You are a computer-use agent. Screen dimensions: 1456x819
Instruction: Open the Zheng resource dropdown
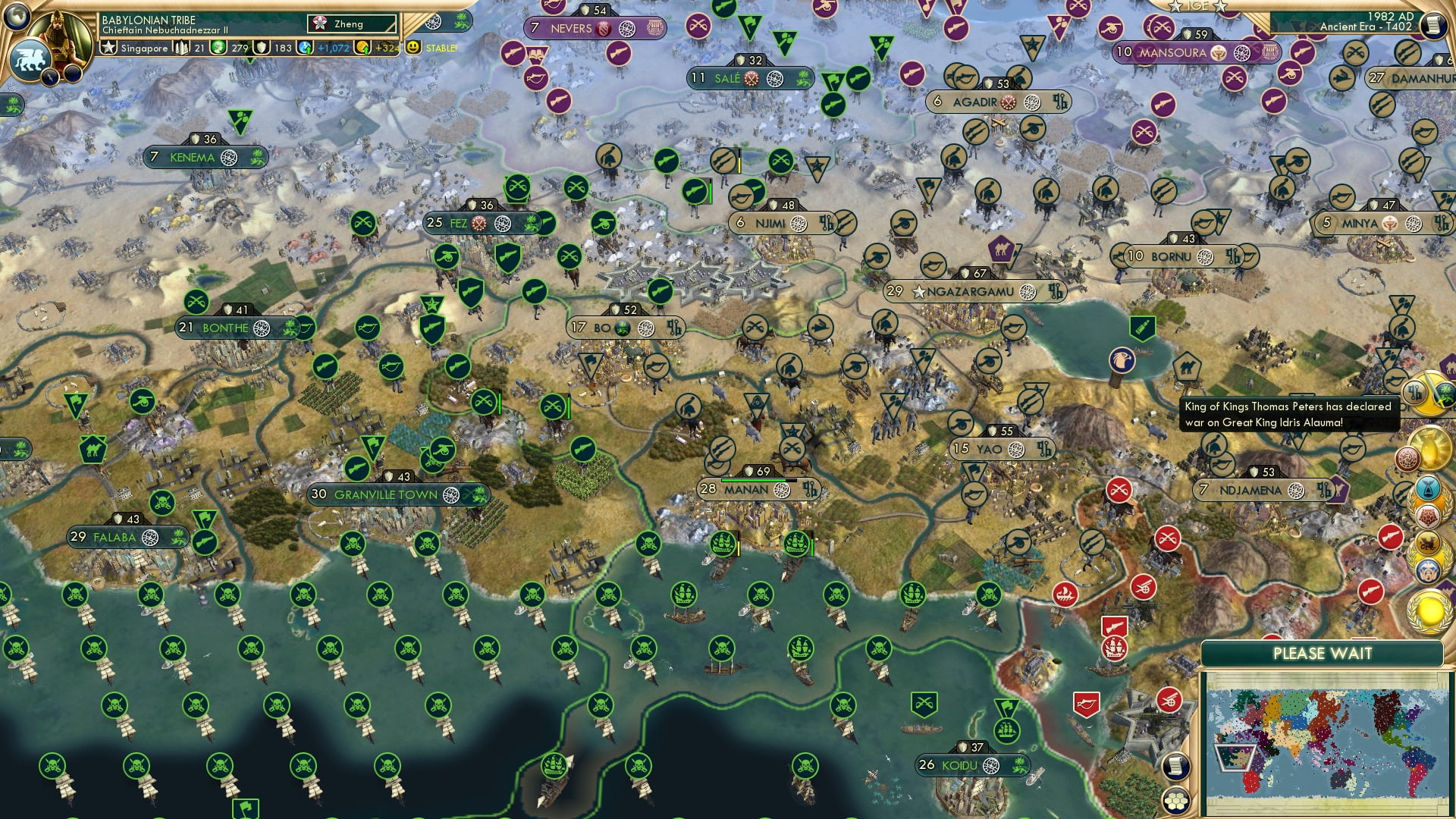click(x=351, y=24)
